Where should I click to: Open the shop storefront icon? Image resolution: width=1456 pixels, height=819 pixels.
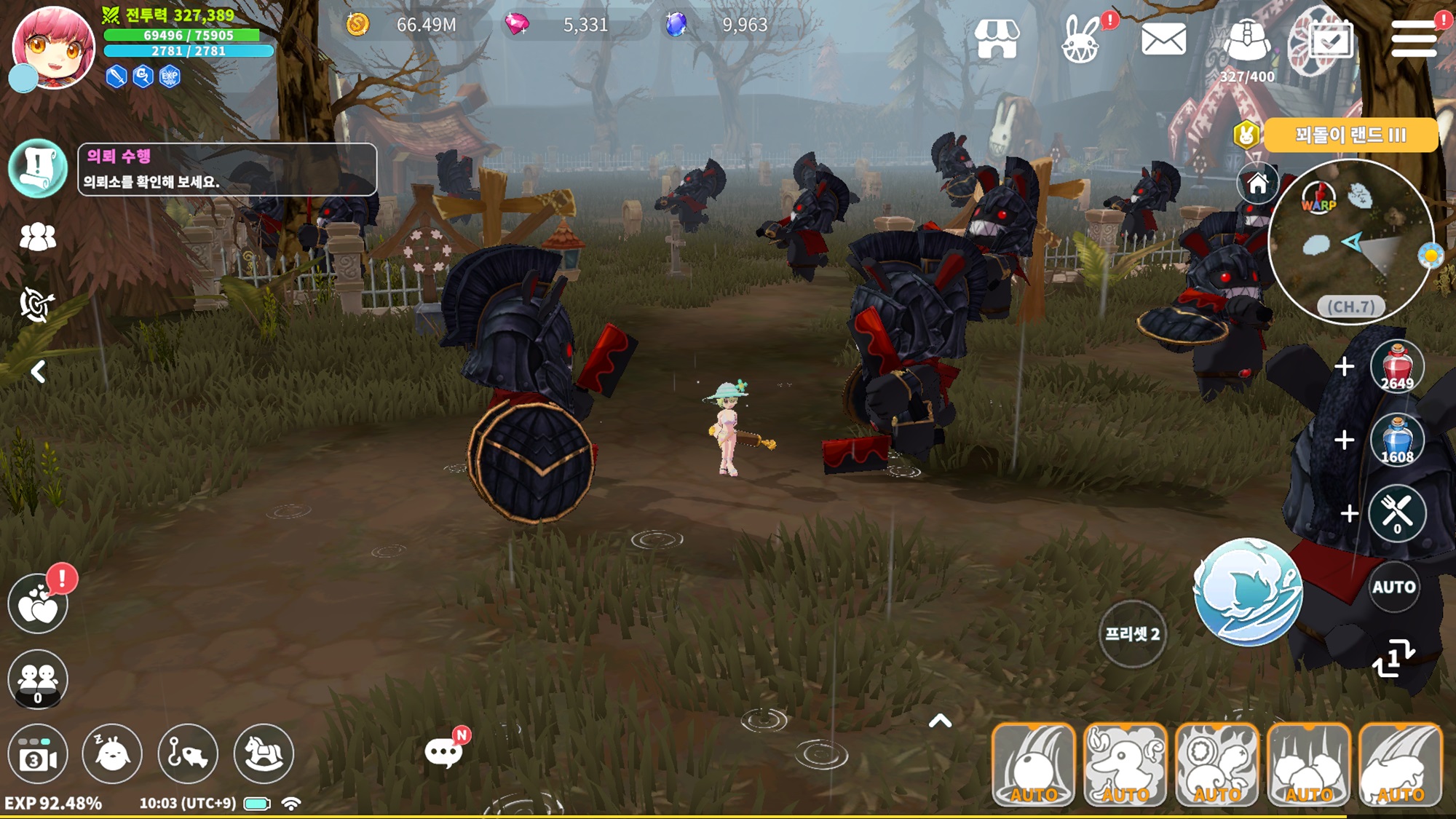point(996,39)
